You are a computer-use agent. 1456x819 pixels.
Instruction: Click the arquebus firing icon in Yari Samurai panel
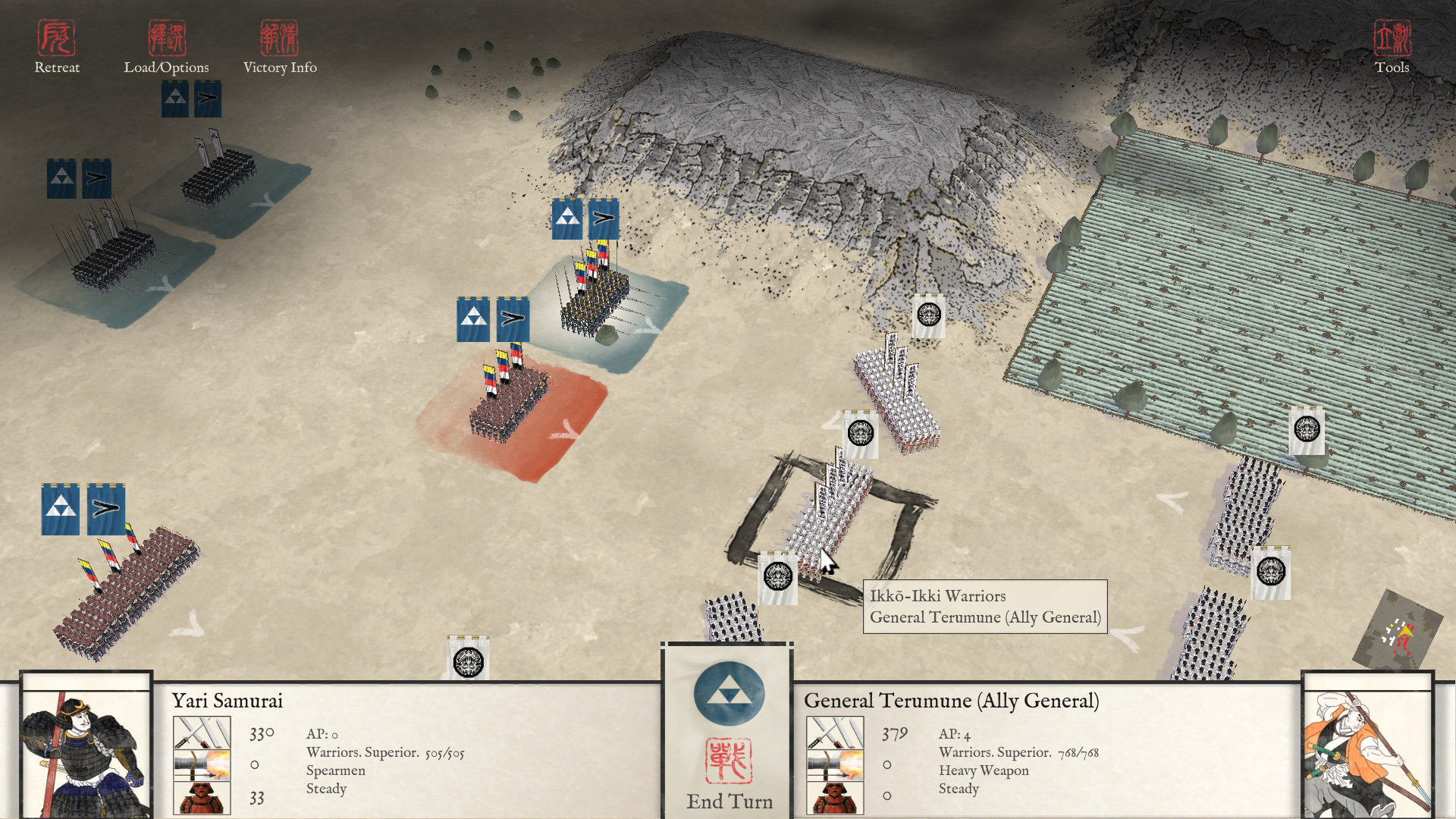(203, 764)
